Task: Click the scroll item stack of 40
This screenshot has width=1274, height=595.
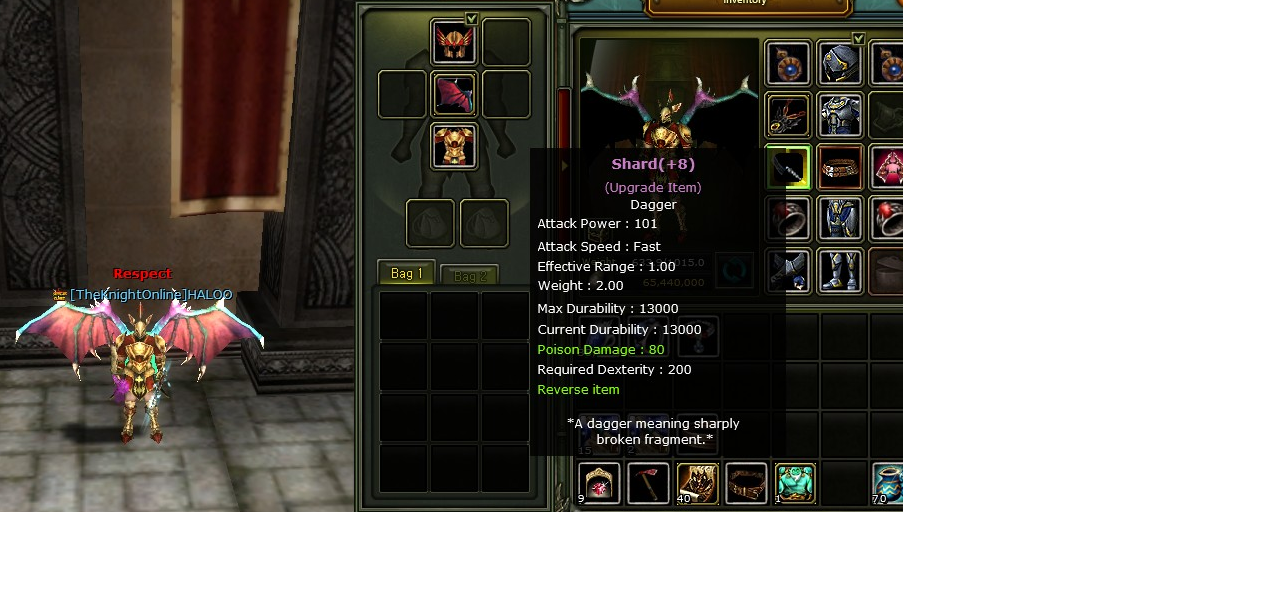Action: (697, 484)
